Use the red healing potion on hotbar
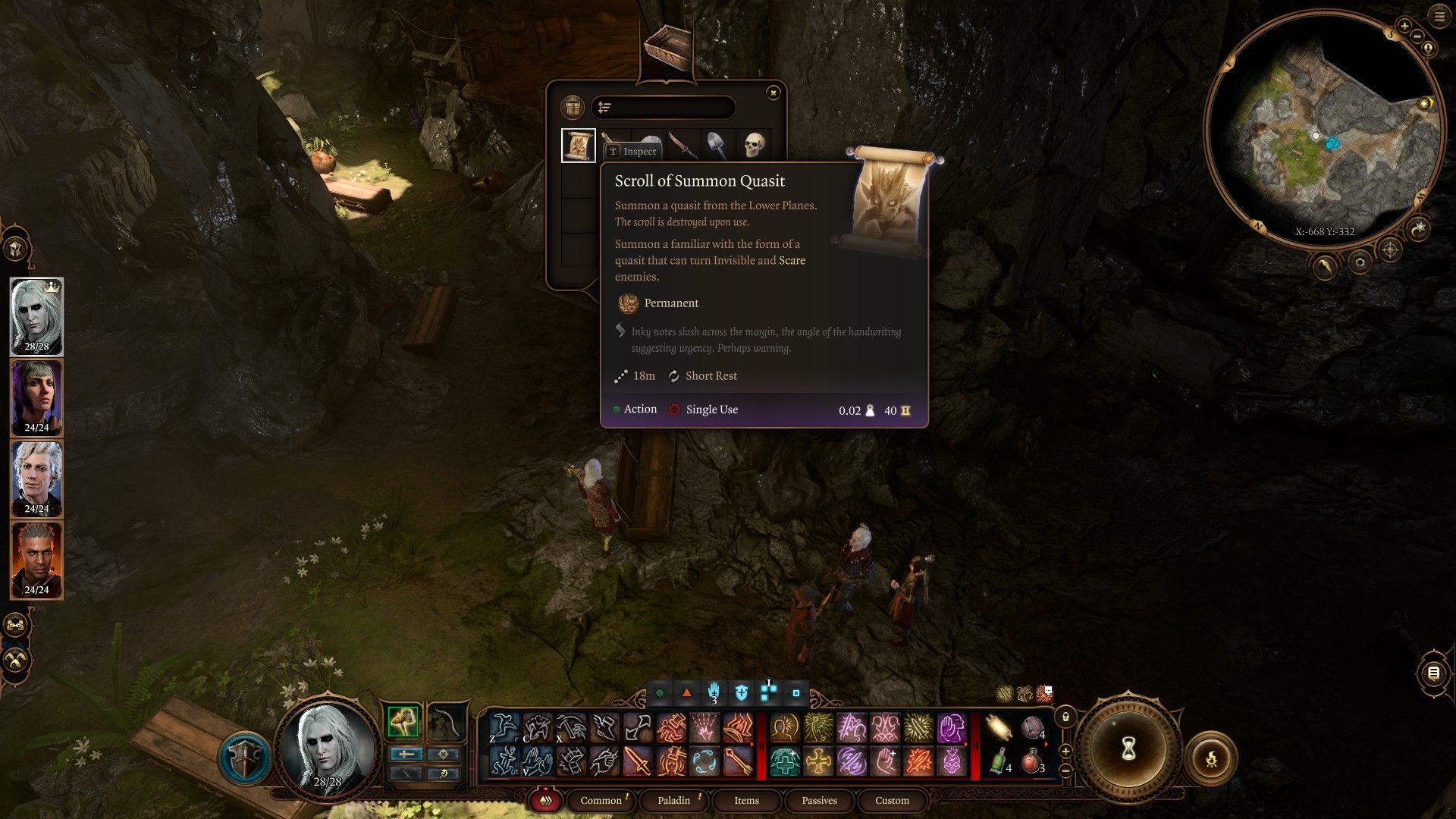The height and width of the screenshot is (819, 1456). pos(1031,761)
